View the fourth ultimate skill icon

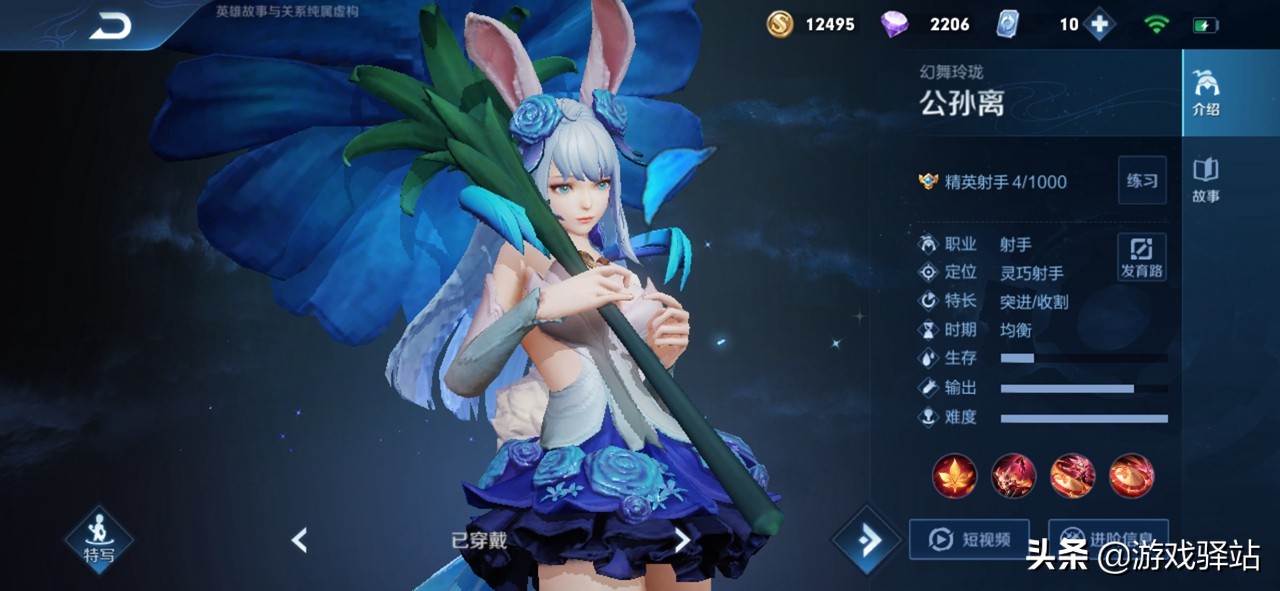click(1131, 476)
